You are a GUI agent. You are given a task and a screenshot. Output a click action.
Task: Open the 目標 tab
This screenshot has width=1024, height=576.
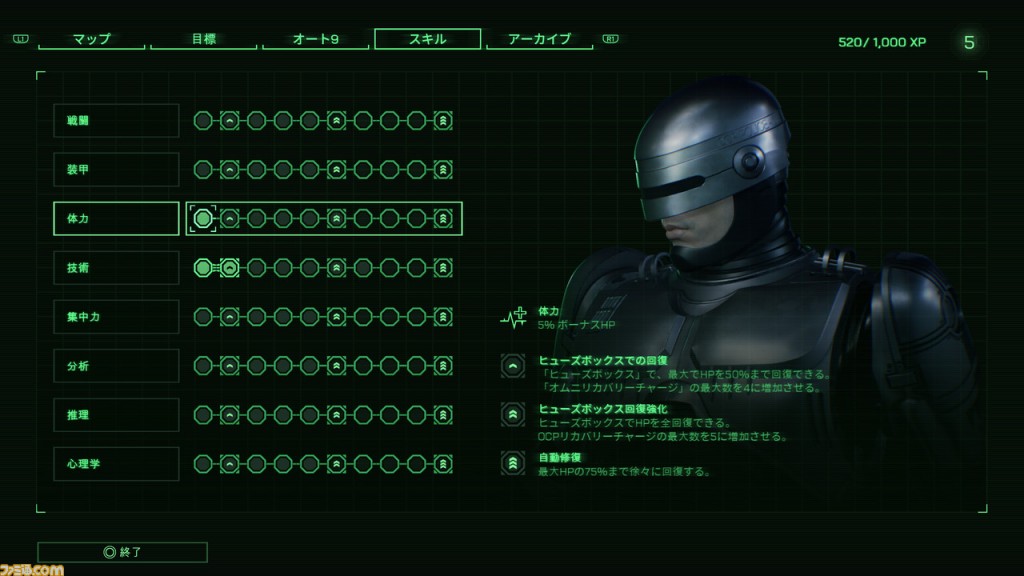(x=204, y=40)
